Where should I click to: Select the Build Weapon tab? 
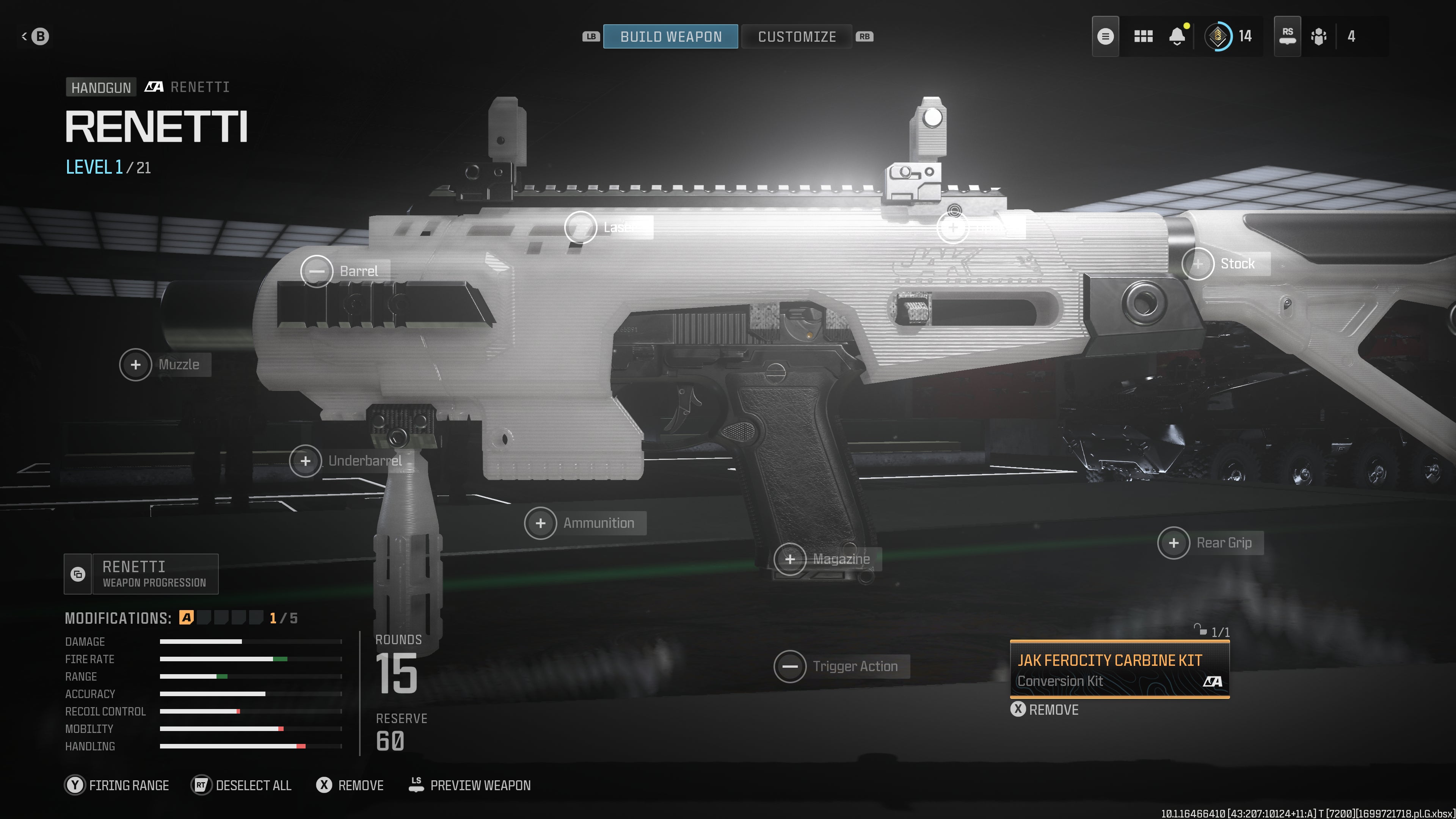point(670,37)
